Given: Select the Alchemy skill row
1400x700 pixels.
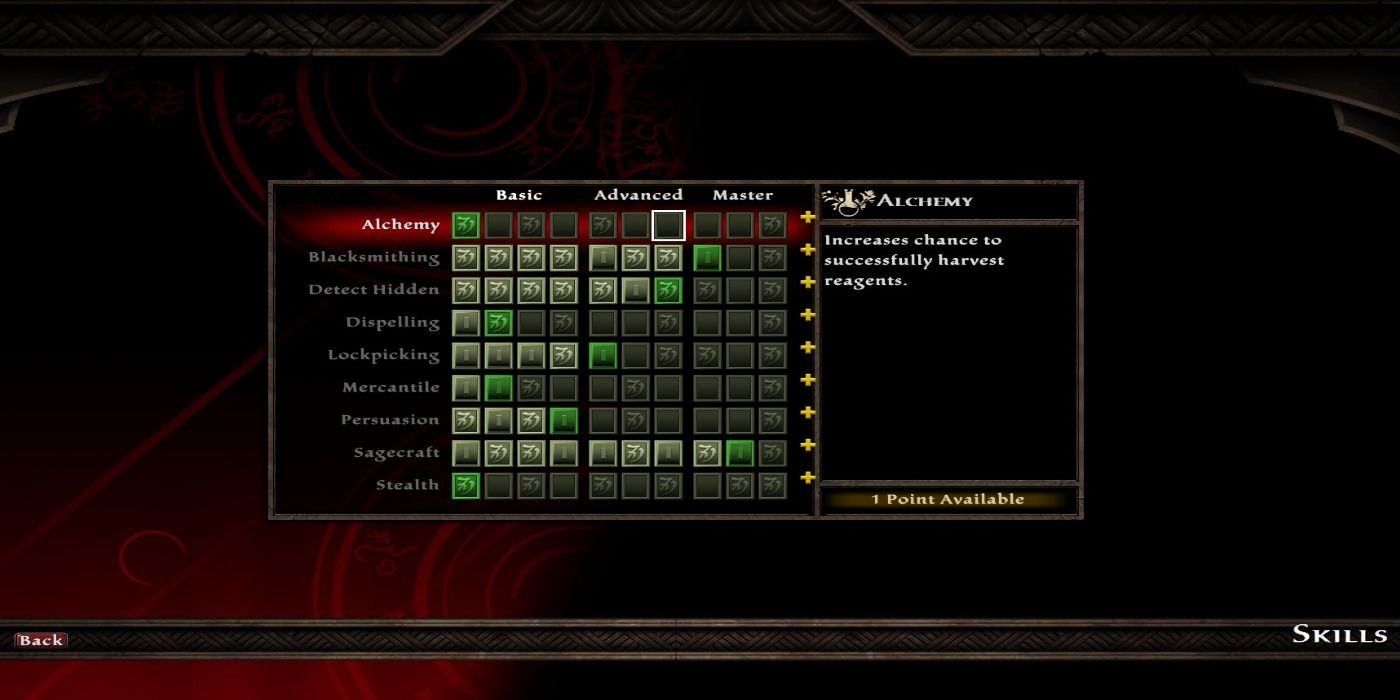Looking at the screenshot, I should tap(401, 225).
